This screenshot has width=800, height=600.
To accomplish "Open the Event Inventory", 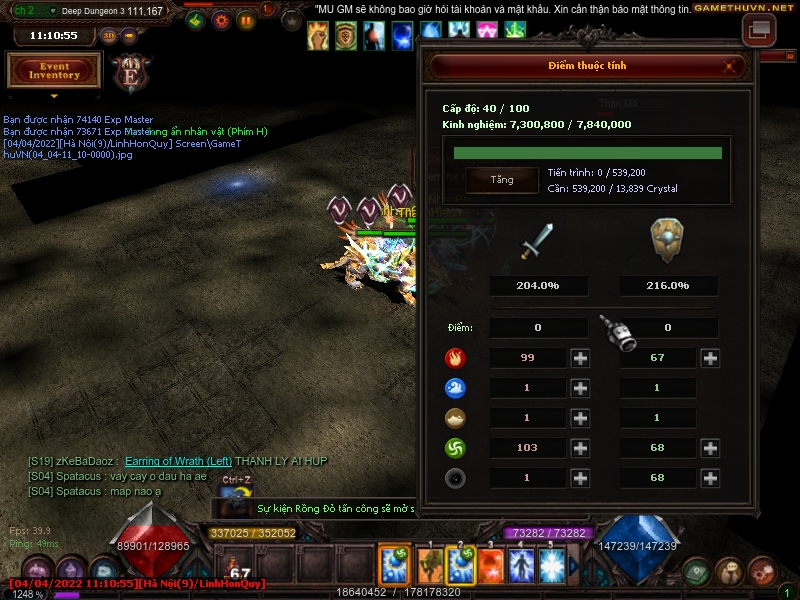I will coord(54,70).
